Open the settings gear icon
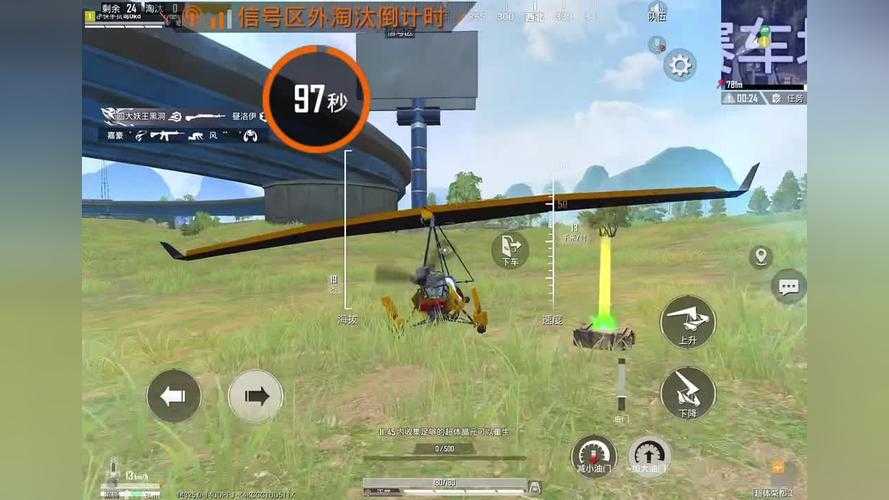The width and height of the screenshot is (889, 500). (x=680, y=65)
